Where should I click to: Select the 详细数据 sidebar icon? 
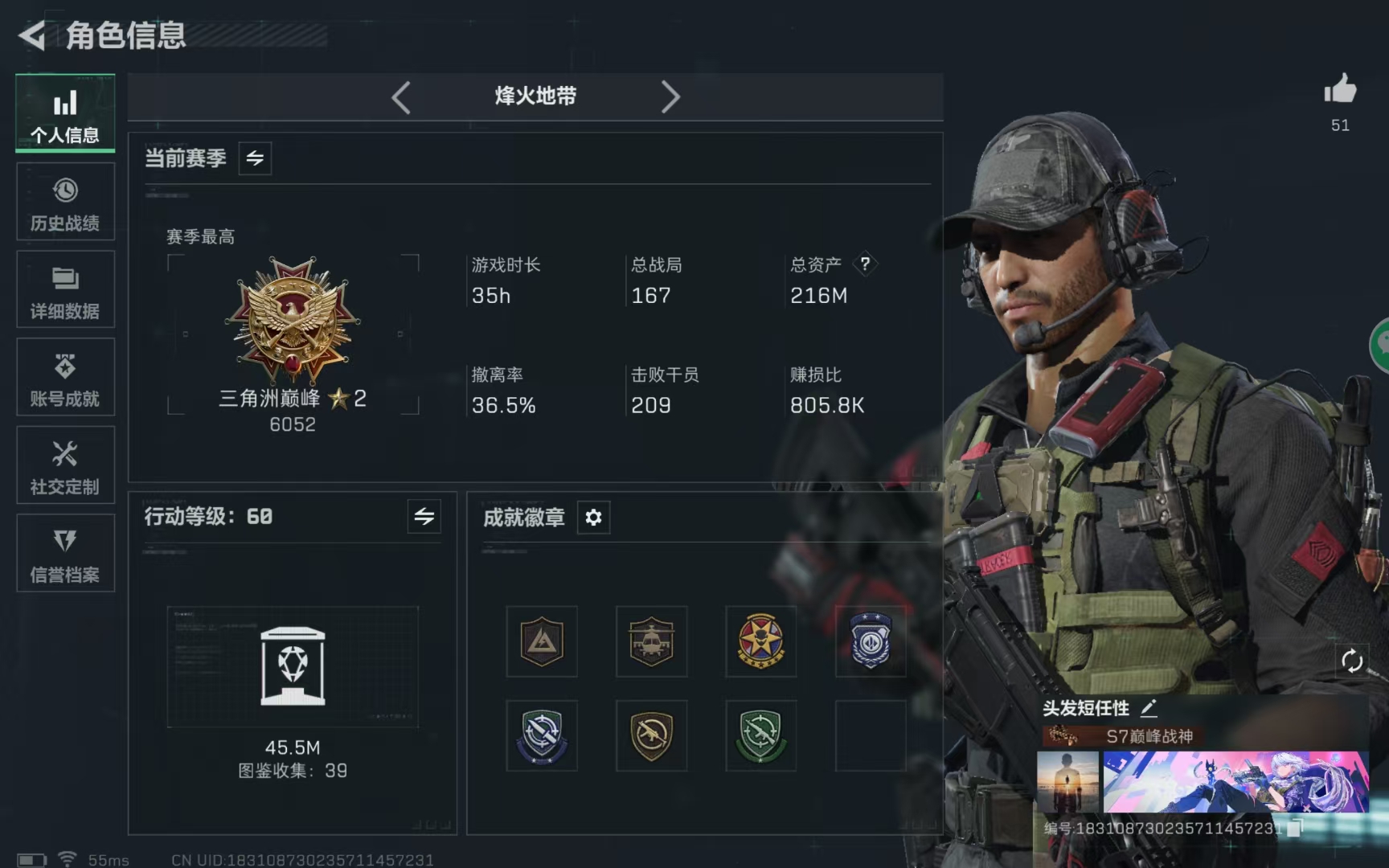(x=64, y=289)
